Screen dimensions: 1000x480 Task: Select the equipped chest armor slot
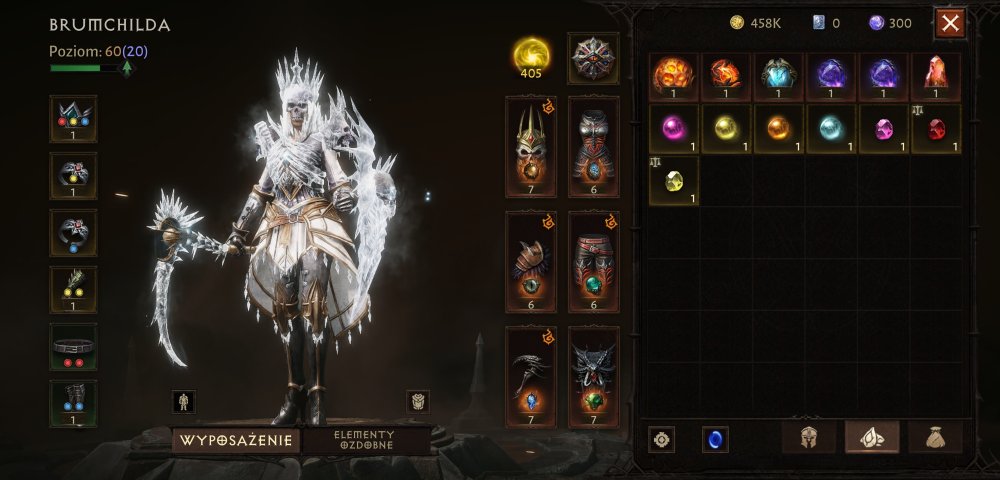(x=594, y=146)
